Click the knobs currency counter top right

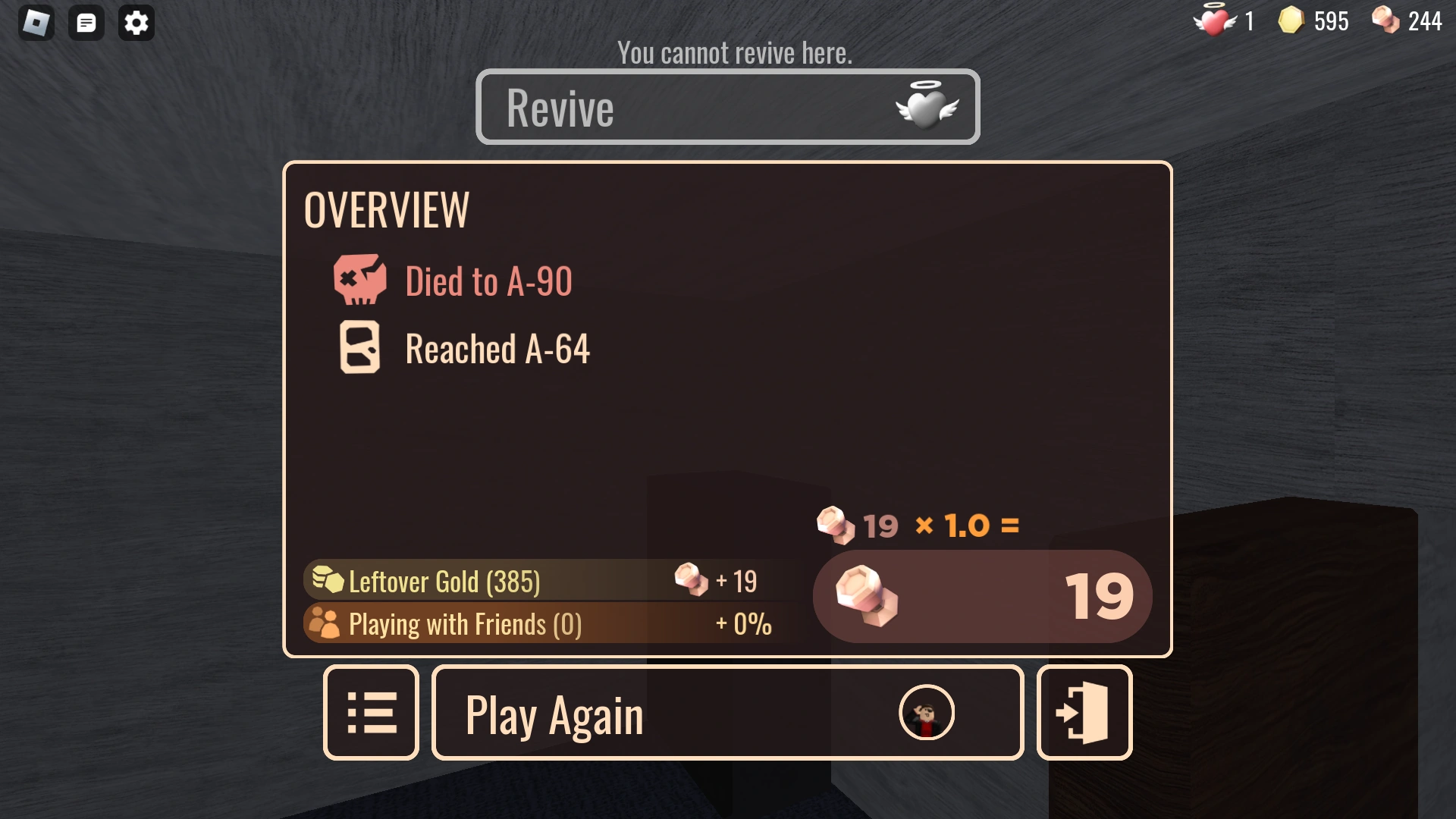pyautogui.click(x=1407, y=20)
